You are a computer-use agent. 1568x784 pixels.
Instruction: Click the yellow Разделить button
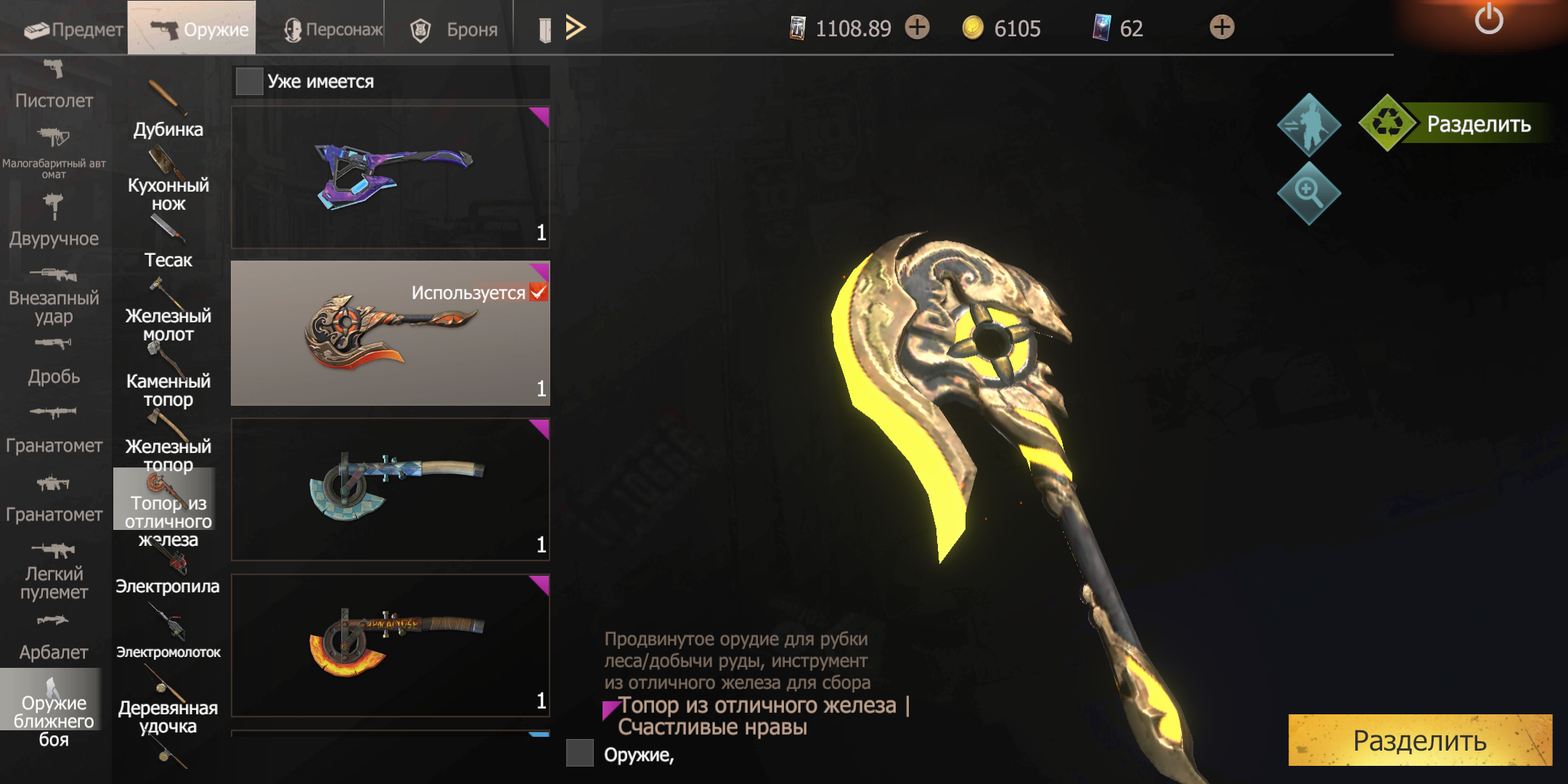click(x=1419, y=740)
